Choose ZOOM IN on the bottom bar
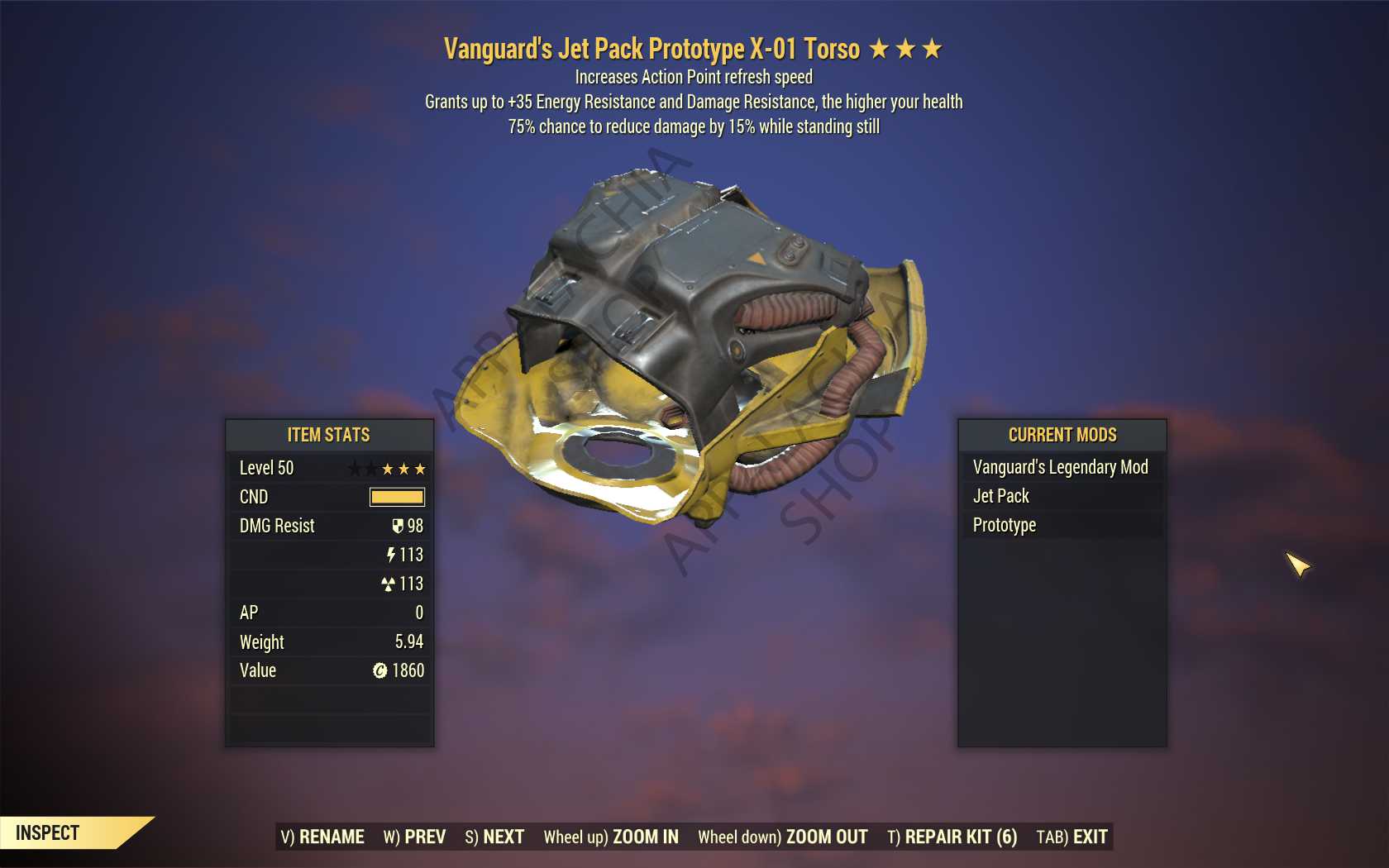This screenshot has height=868, width=1389. pyautogui.click(x=611, y=837)
